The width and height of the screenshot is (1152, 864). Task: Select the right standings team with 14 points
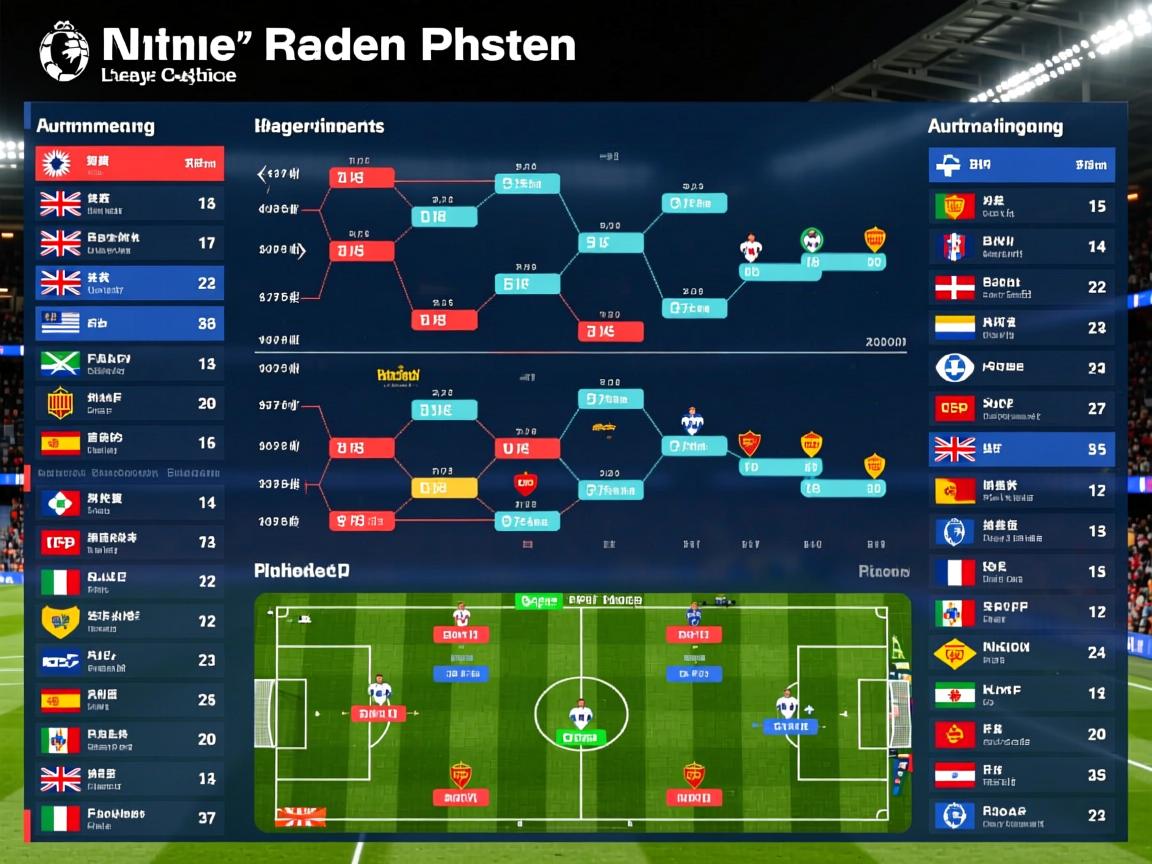(1021, 246)
